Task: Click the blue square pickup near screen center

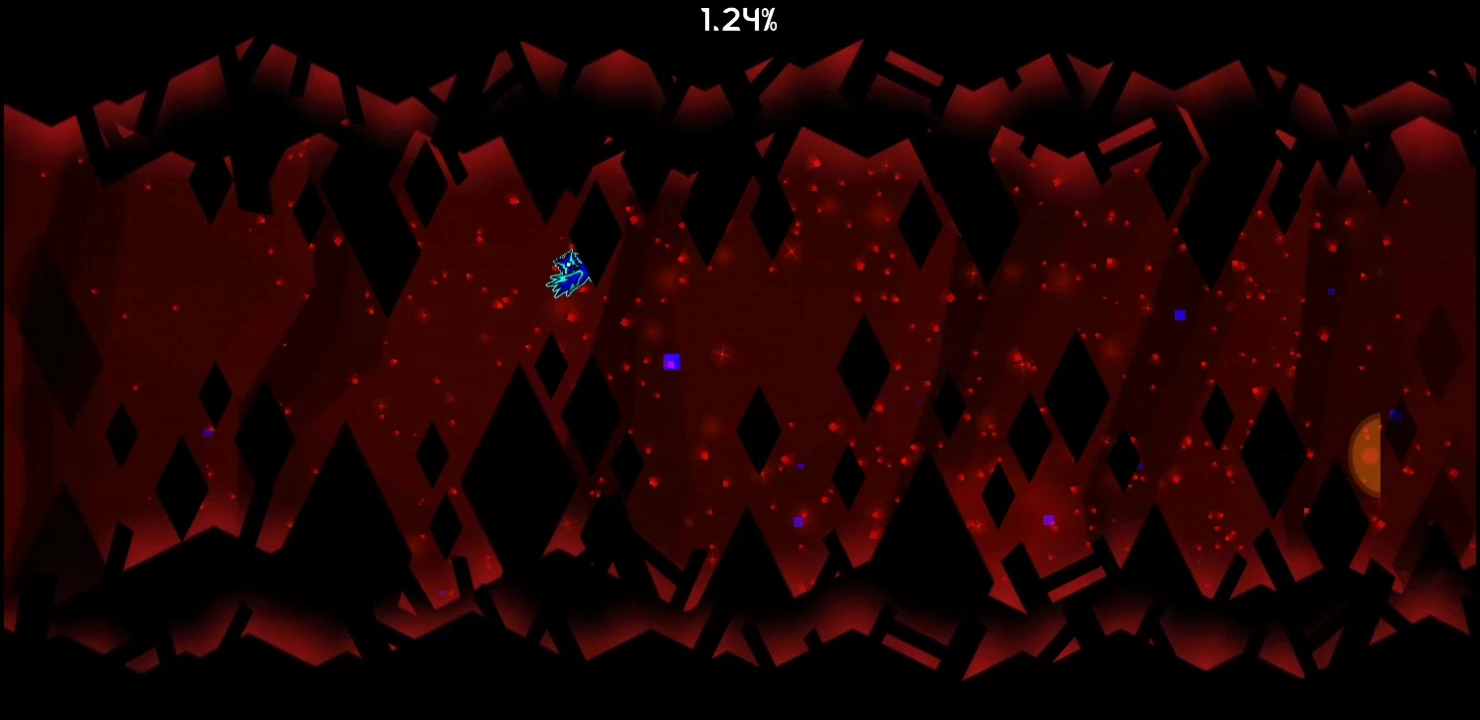Action: pos(670,362)
